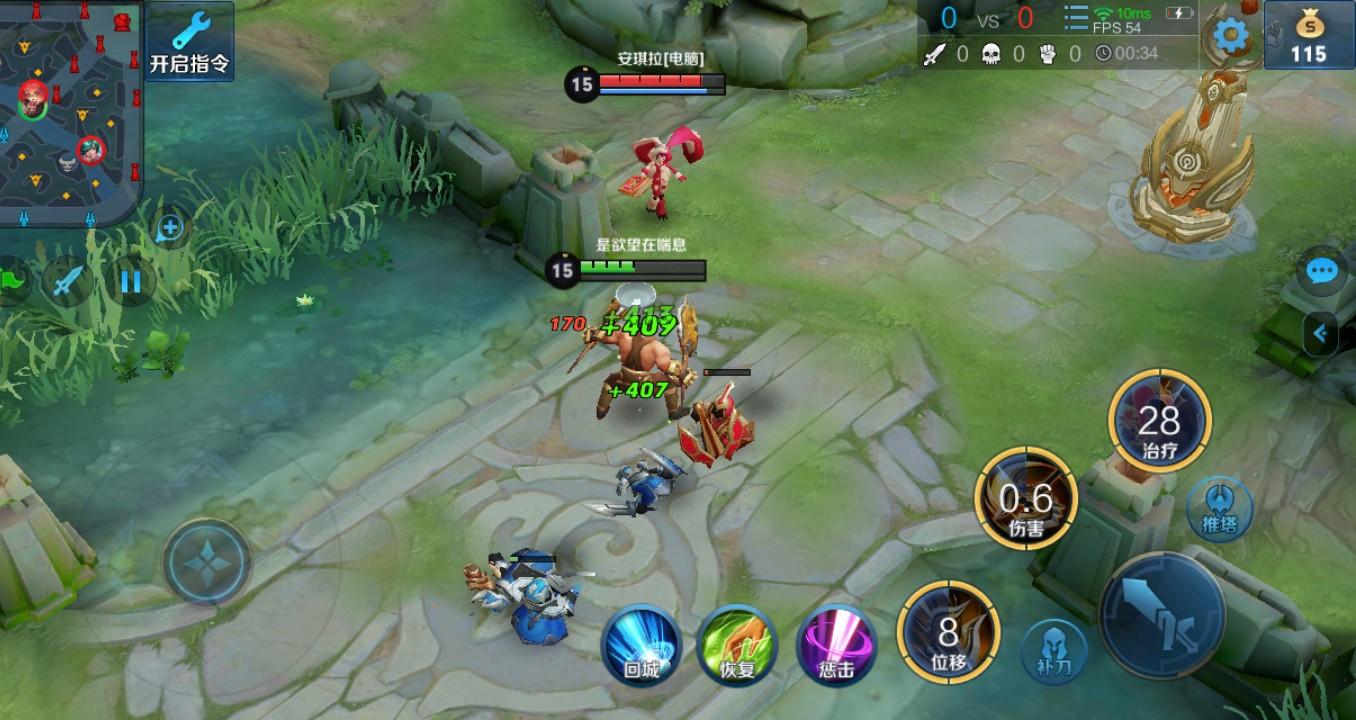Open the blue chat bubble

pyautogui.click(x=1322, y=271)
